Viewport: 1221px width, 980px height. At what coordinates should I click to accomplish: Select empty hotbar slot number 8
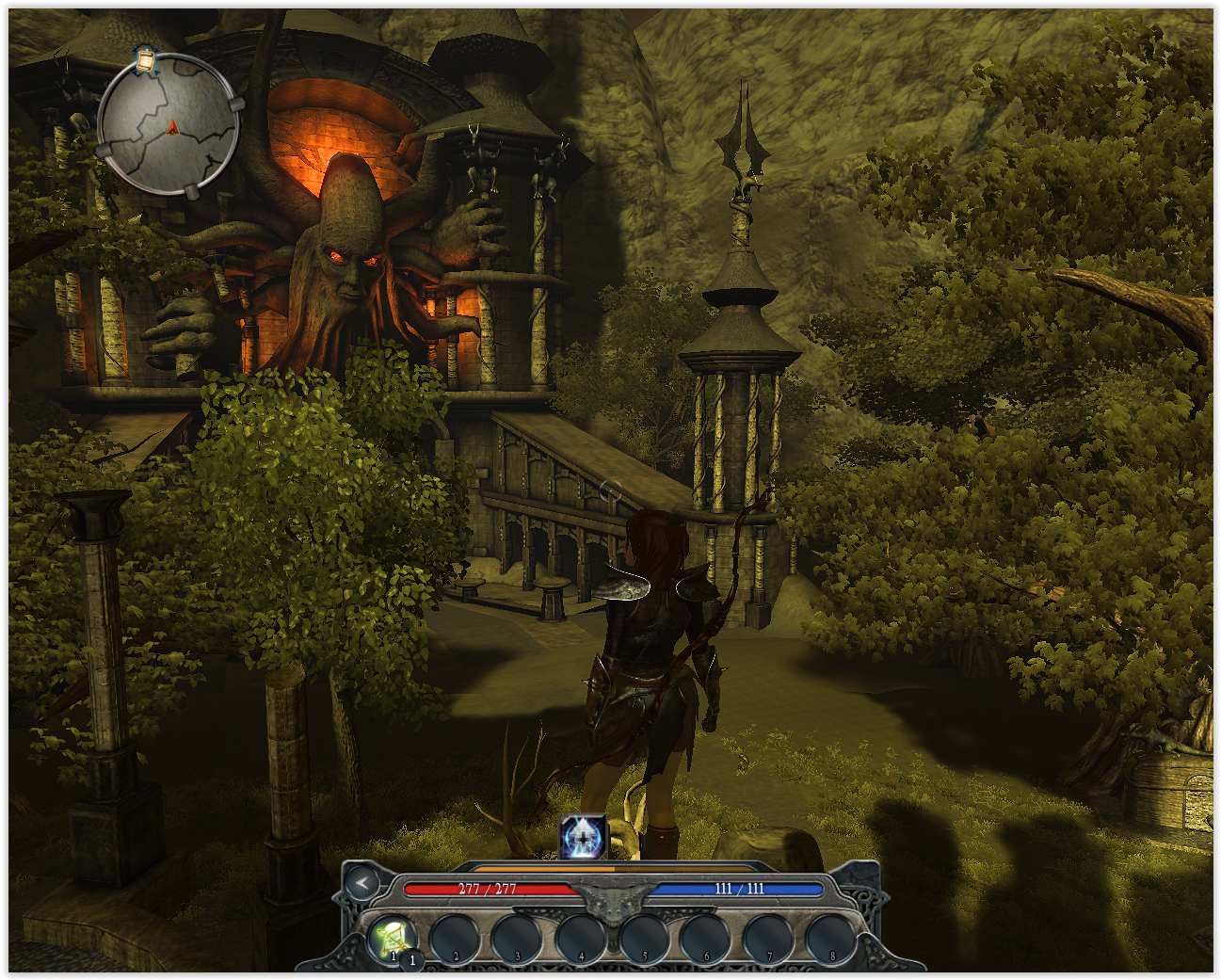pyautogui.click(x=831, y=939)
